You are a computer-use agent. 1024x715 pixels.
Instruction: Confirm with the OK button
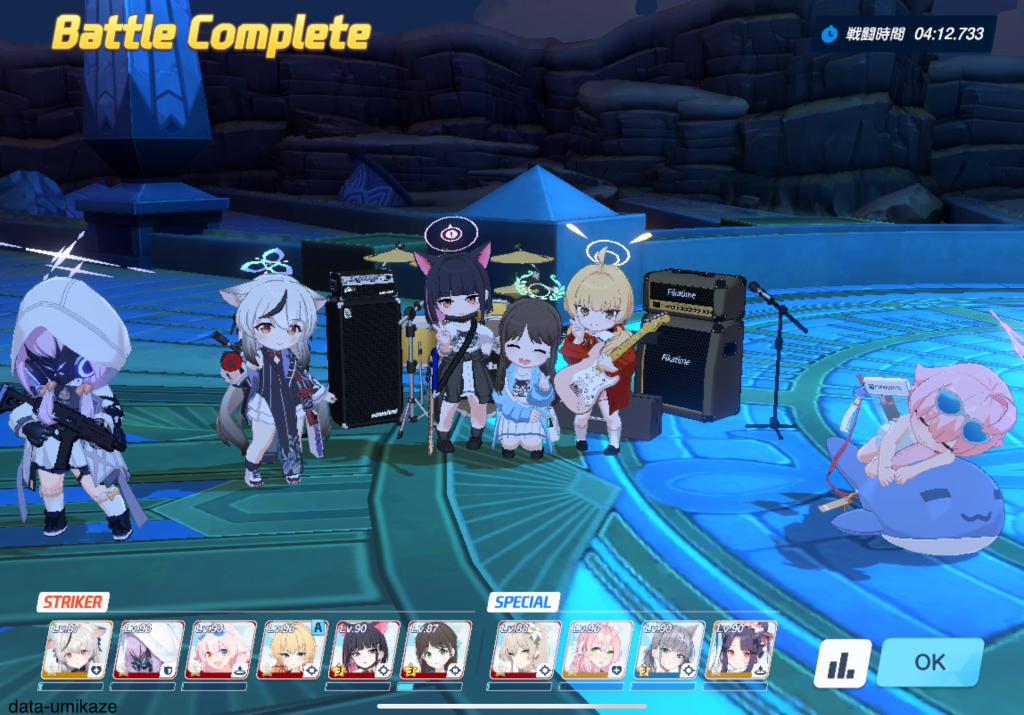click(x=929, y=662)
